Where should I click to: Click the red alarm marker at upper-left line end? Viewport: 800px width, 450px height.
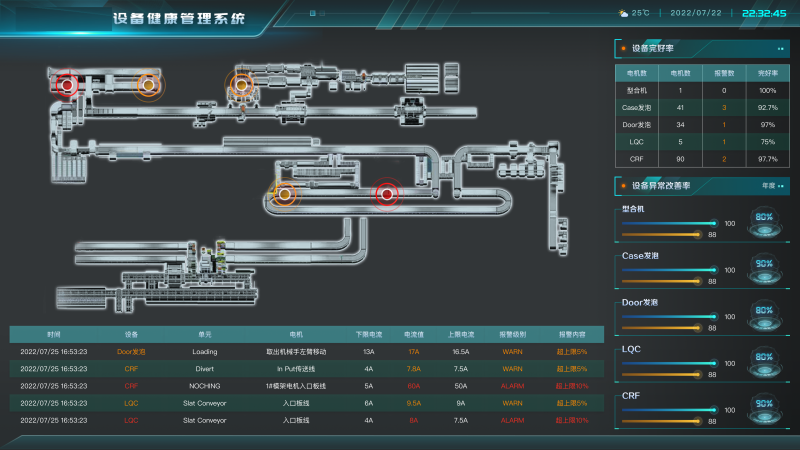click(67, 85)
